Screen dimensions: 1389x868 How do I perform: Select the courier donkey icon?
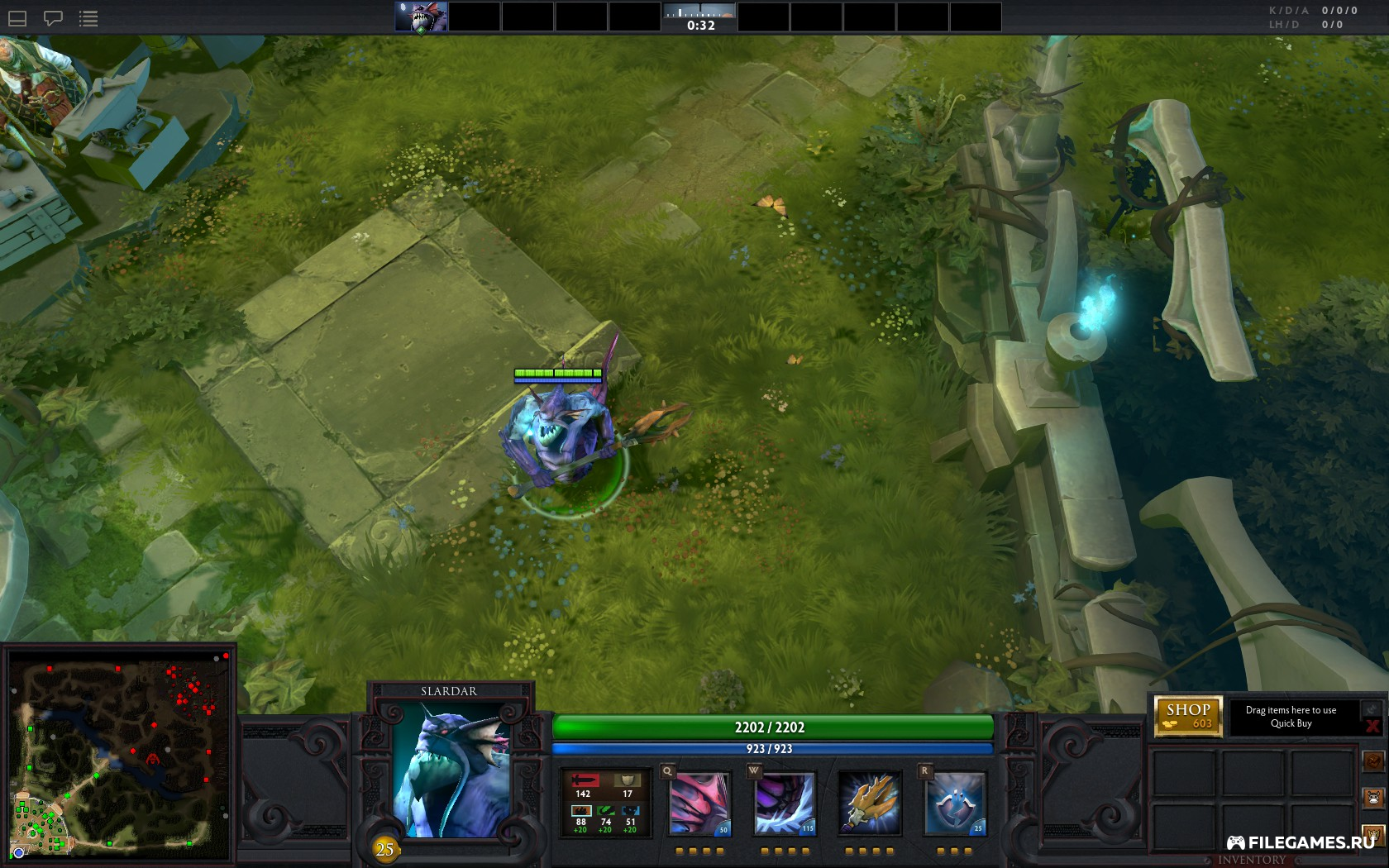pyautogui.click(x=1373, y=799)
